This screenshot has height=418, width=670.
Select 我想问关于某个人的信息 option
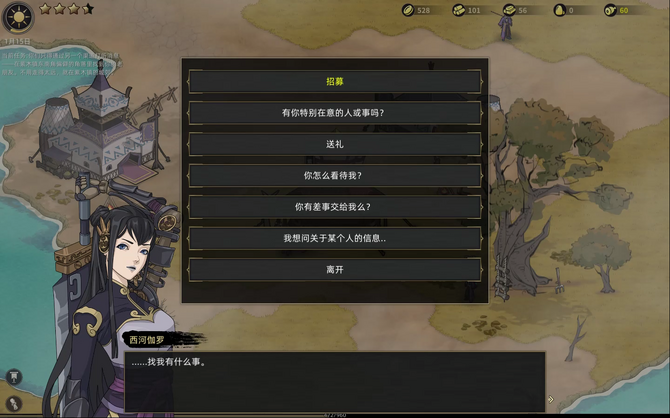pos(334,238)
